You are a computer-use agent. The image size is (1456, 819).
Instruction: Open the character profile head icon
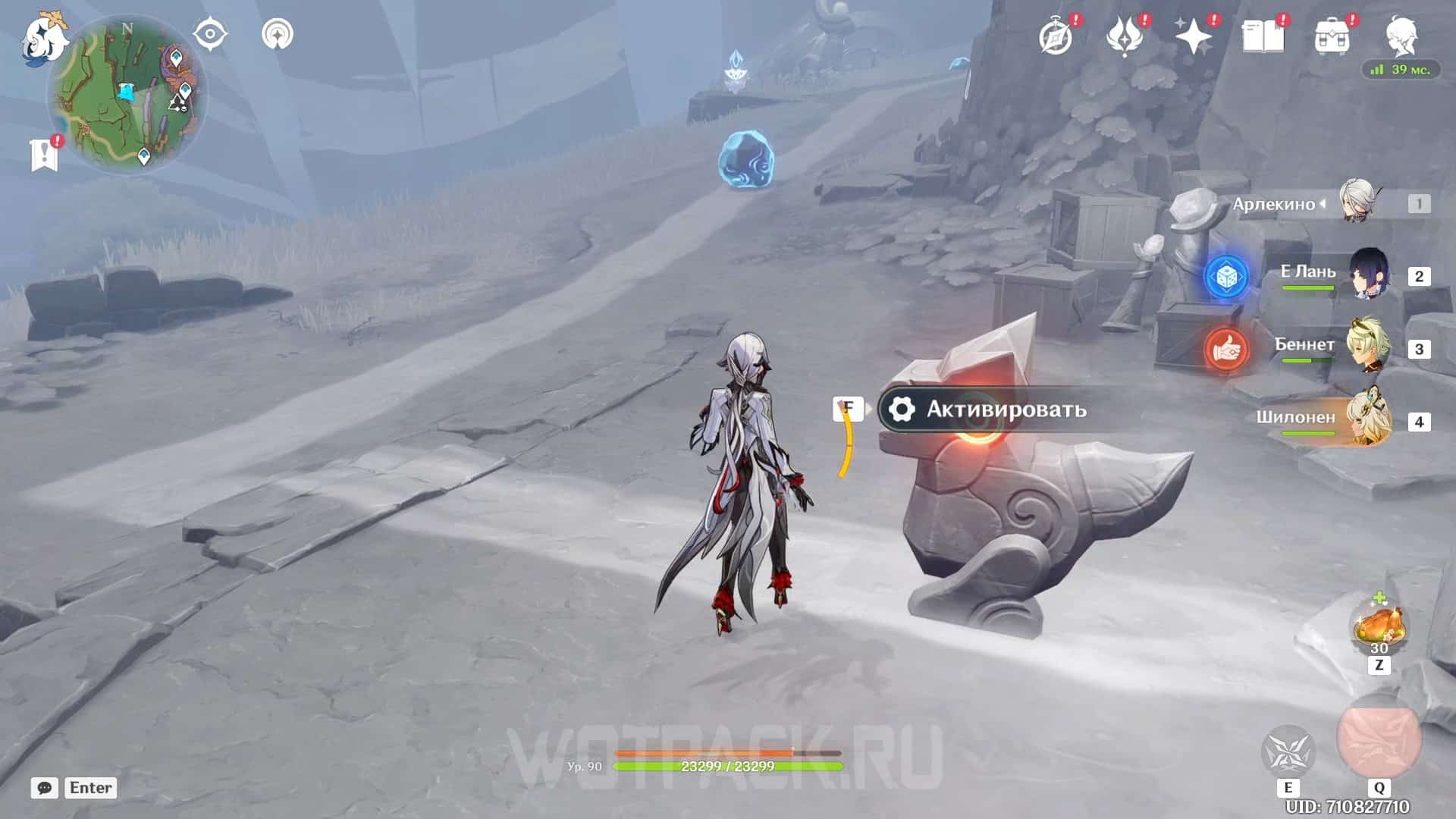point(1401,35)
